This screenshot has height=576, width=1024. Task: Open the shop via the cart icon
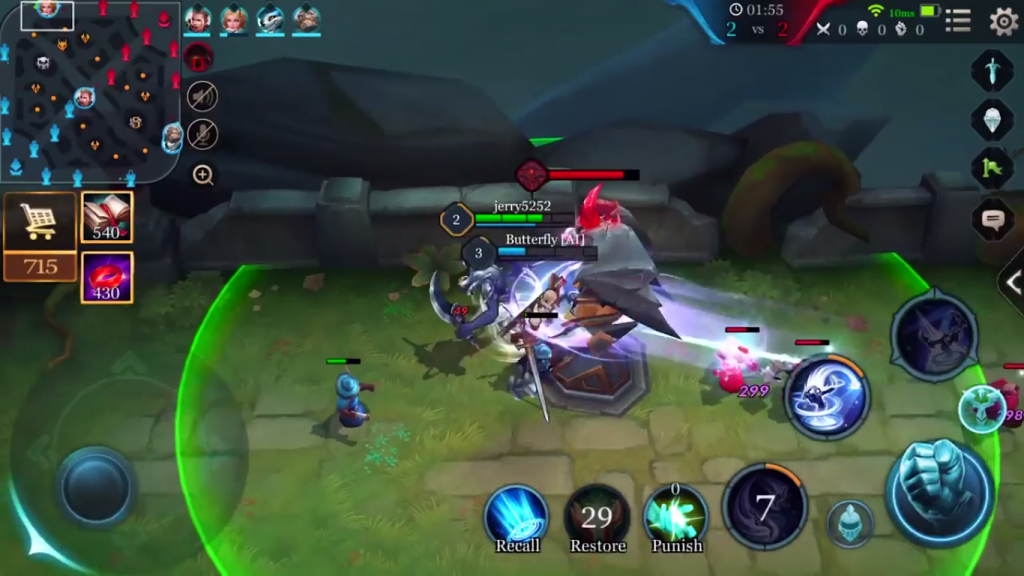(40, 222)
